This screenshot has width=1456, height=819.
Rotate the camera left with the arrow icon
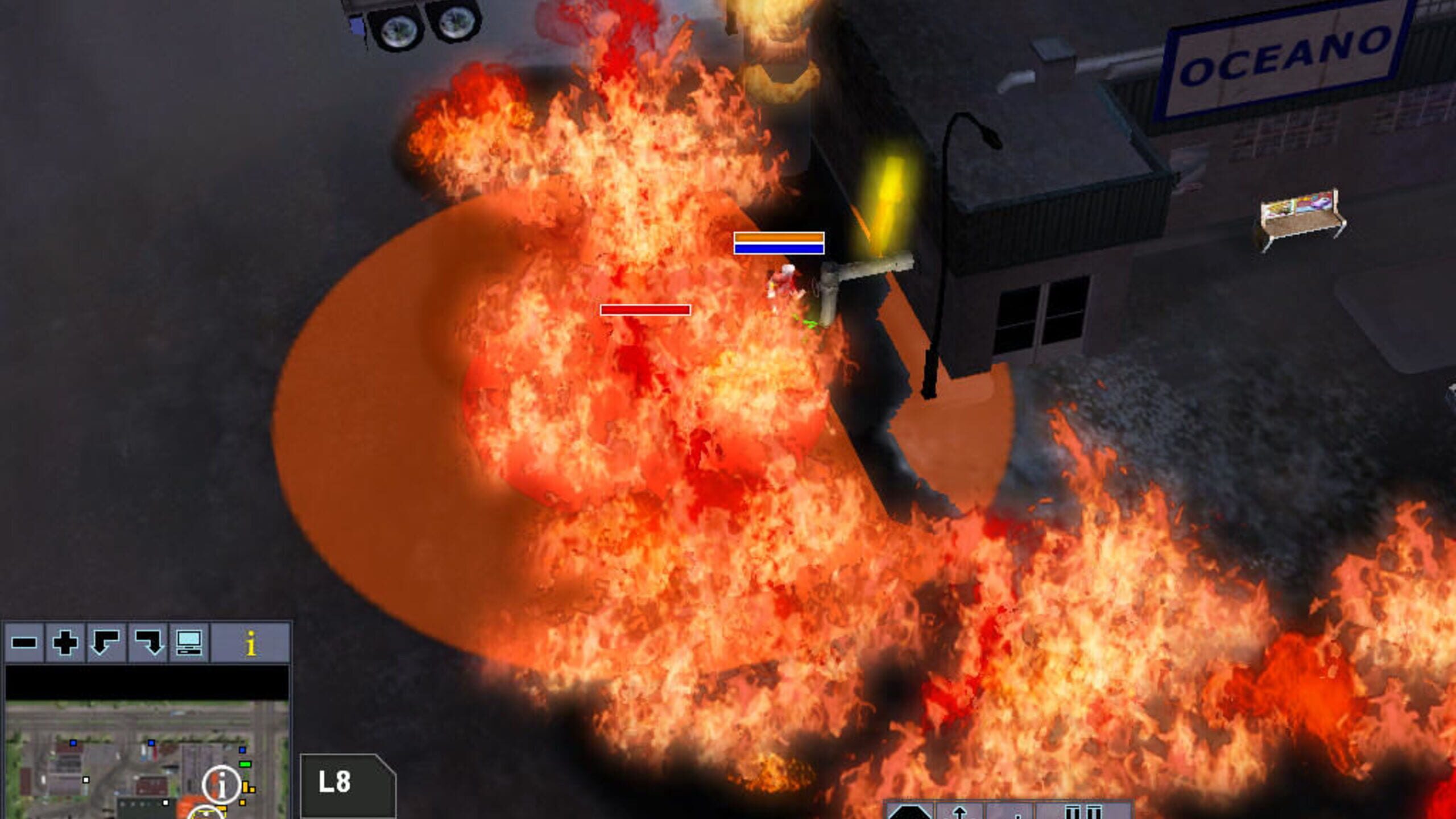click(x=105, y=642)
